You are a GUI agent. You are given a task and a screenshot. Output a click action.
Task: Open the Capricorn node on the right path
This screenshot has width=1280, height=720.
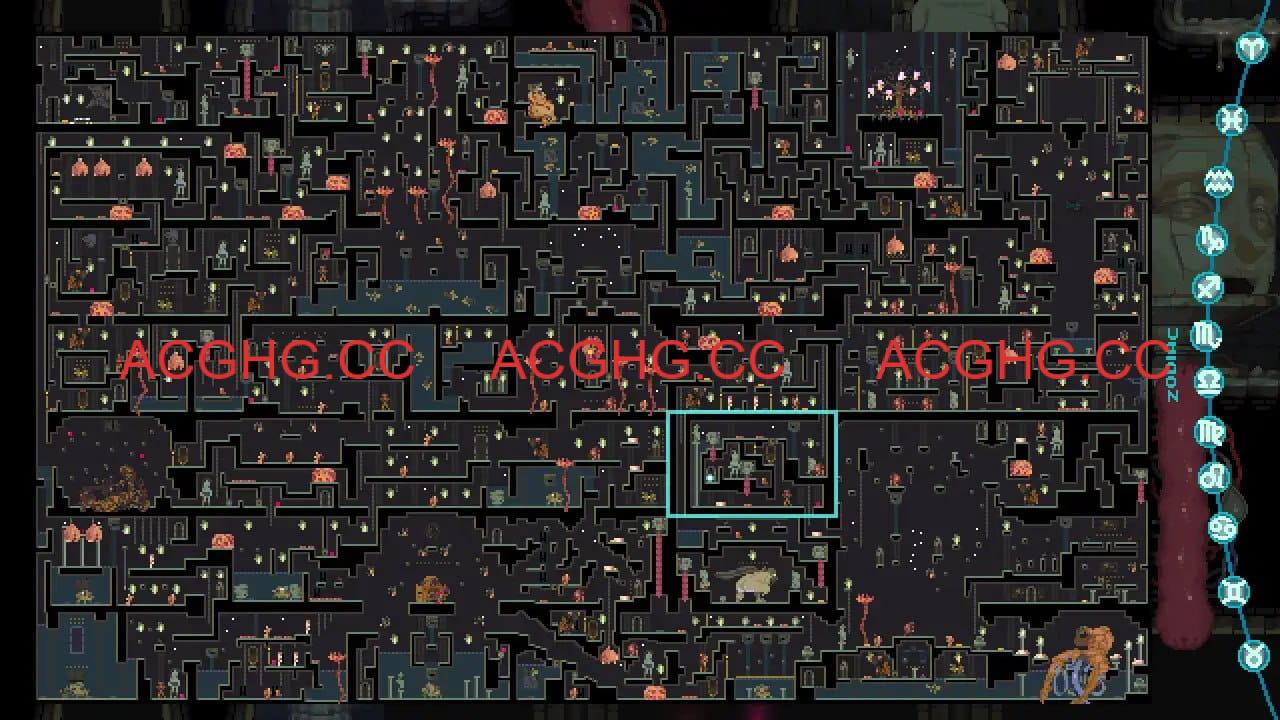coord(1210,239)
